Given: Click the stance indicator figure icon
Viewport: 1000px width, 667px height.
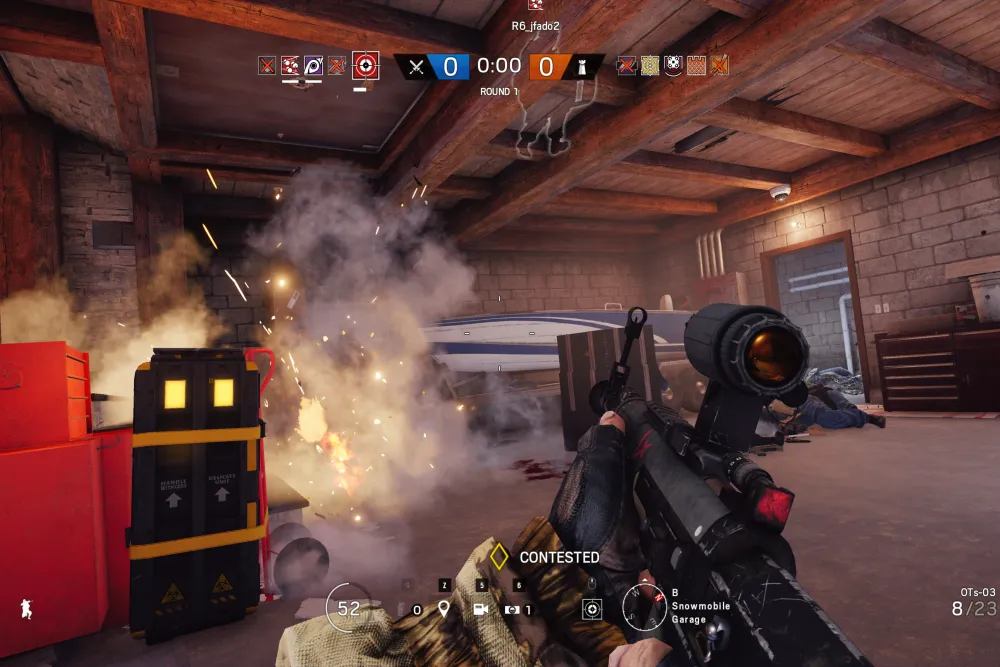Looking at the screenshot, I should (25, 608).
